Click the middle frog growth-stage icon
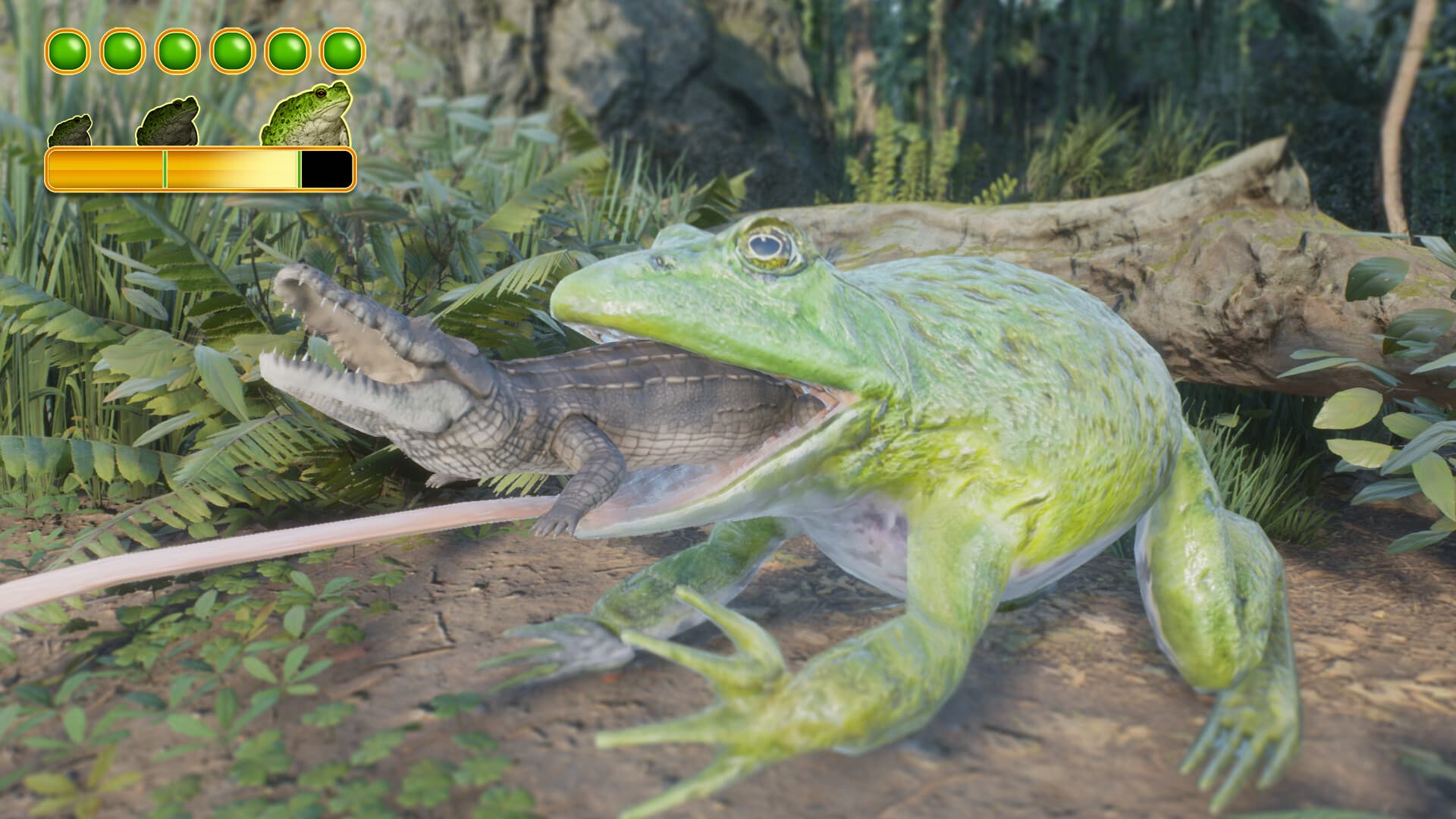The height and width of the screenshot is (819, 1456). point(168,121)
